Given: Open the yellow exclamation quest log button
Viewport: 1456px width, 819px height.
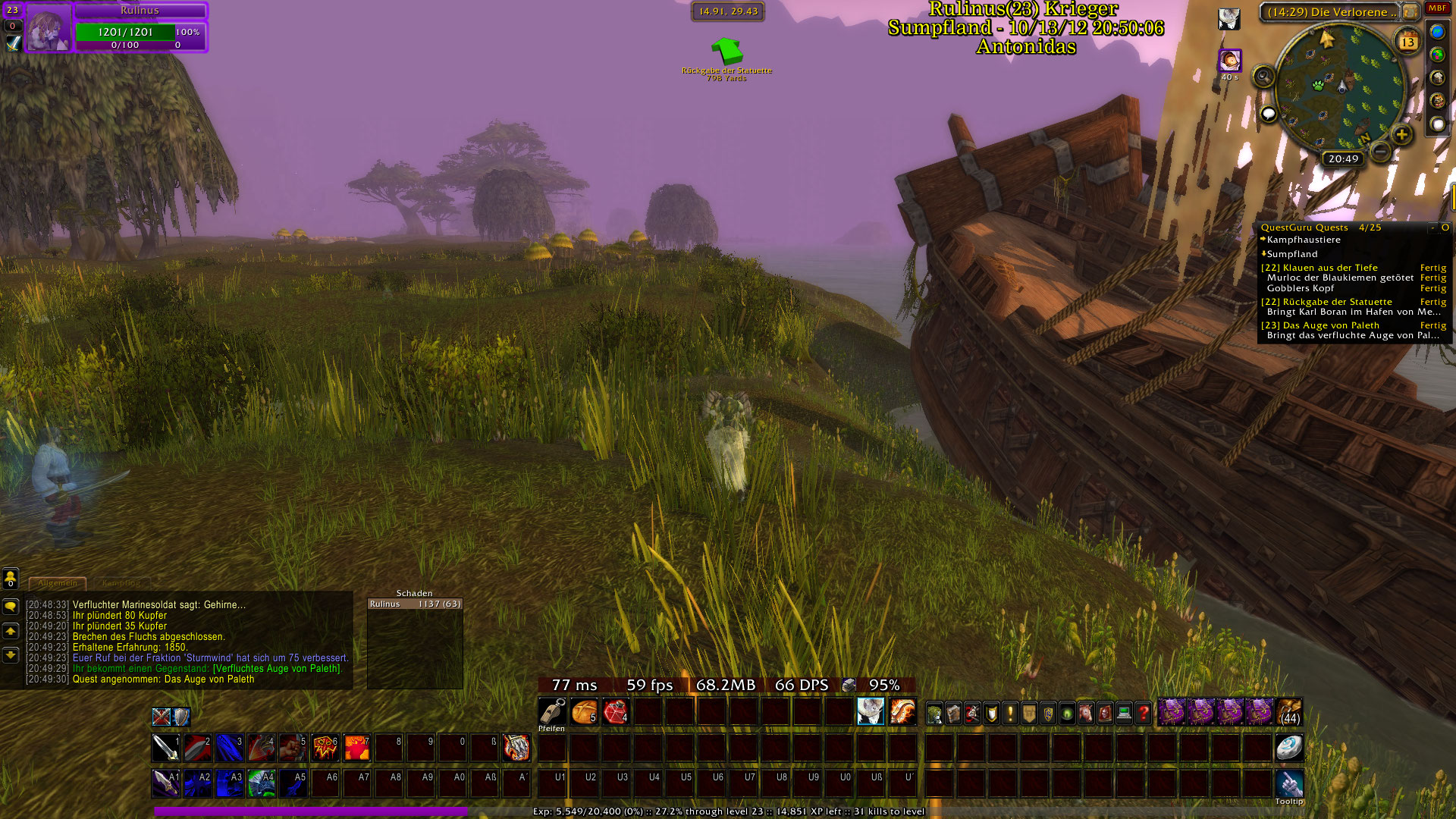Looking at the screenshot, I should tap(1010, 713).
